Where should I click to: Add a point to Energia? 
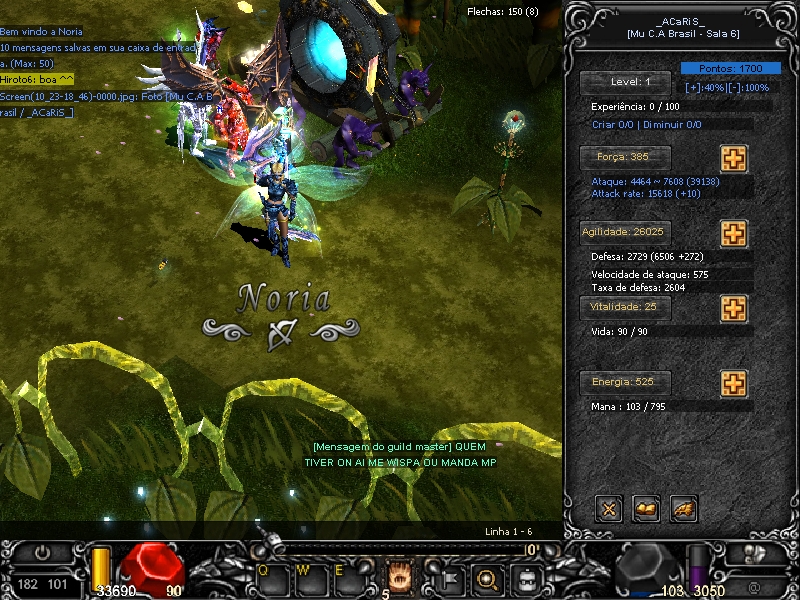coord(733,383)
